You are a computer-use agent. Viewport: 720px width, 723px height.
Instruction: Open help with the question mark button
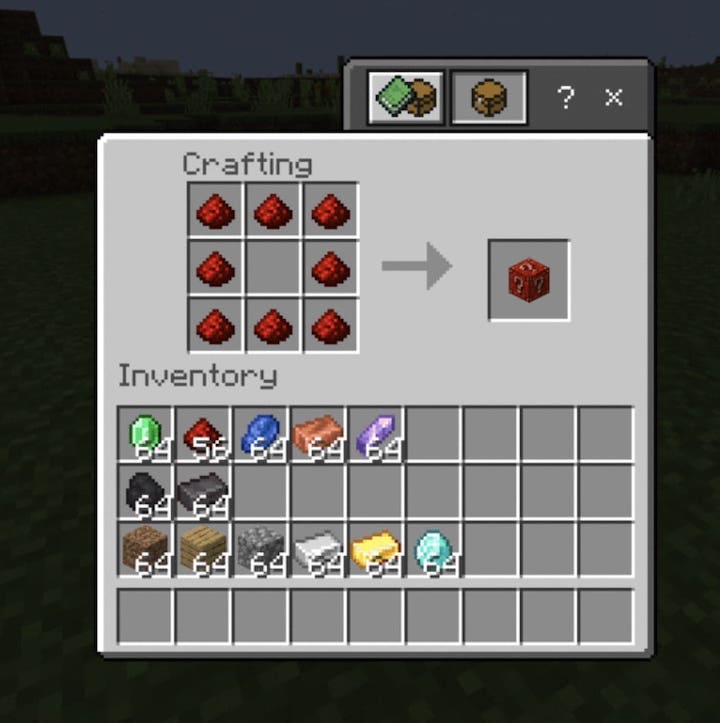click(566, 97)
